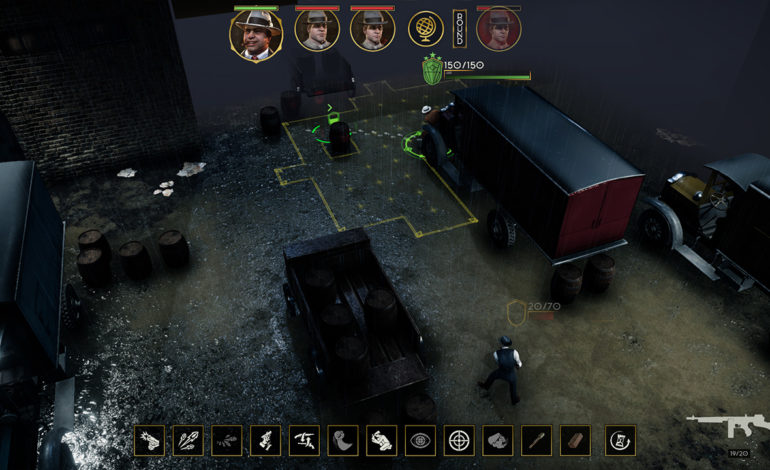The width and height of the screenshot is (770, 470).
Task: End turn with the hourglass button
Action: tap(620, 440)
